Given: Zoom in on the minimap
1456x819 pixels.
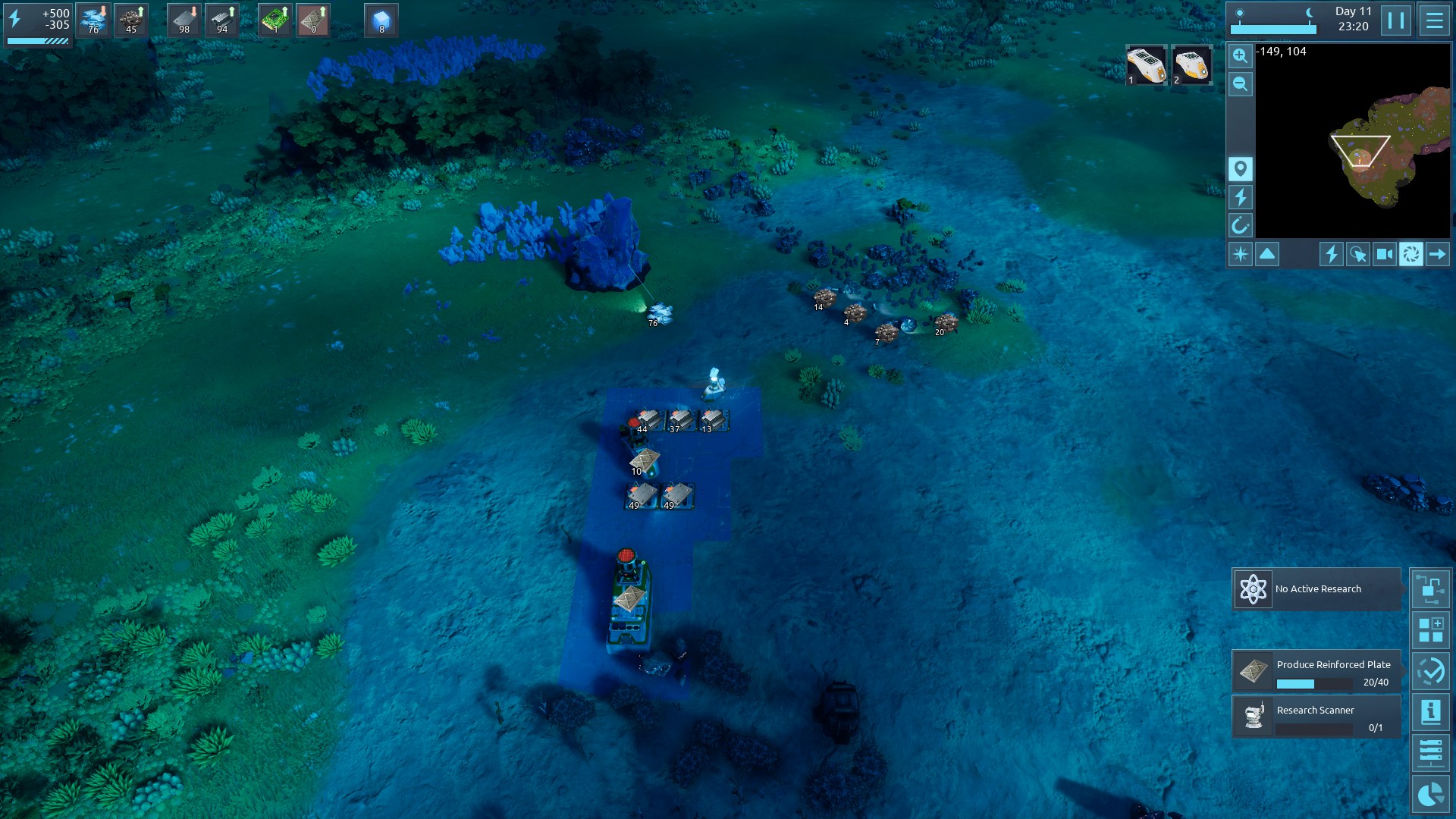Looking at the screenshot, I should coord(1240,55).
